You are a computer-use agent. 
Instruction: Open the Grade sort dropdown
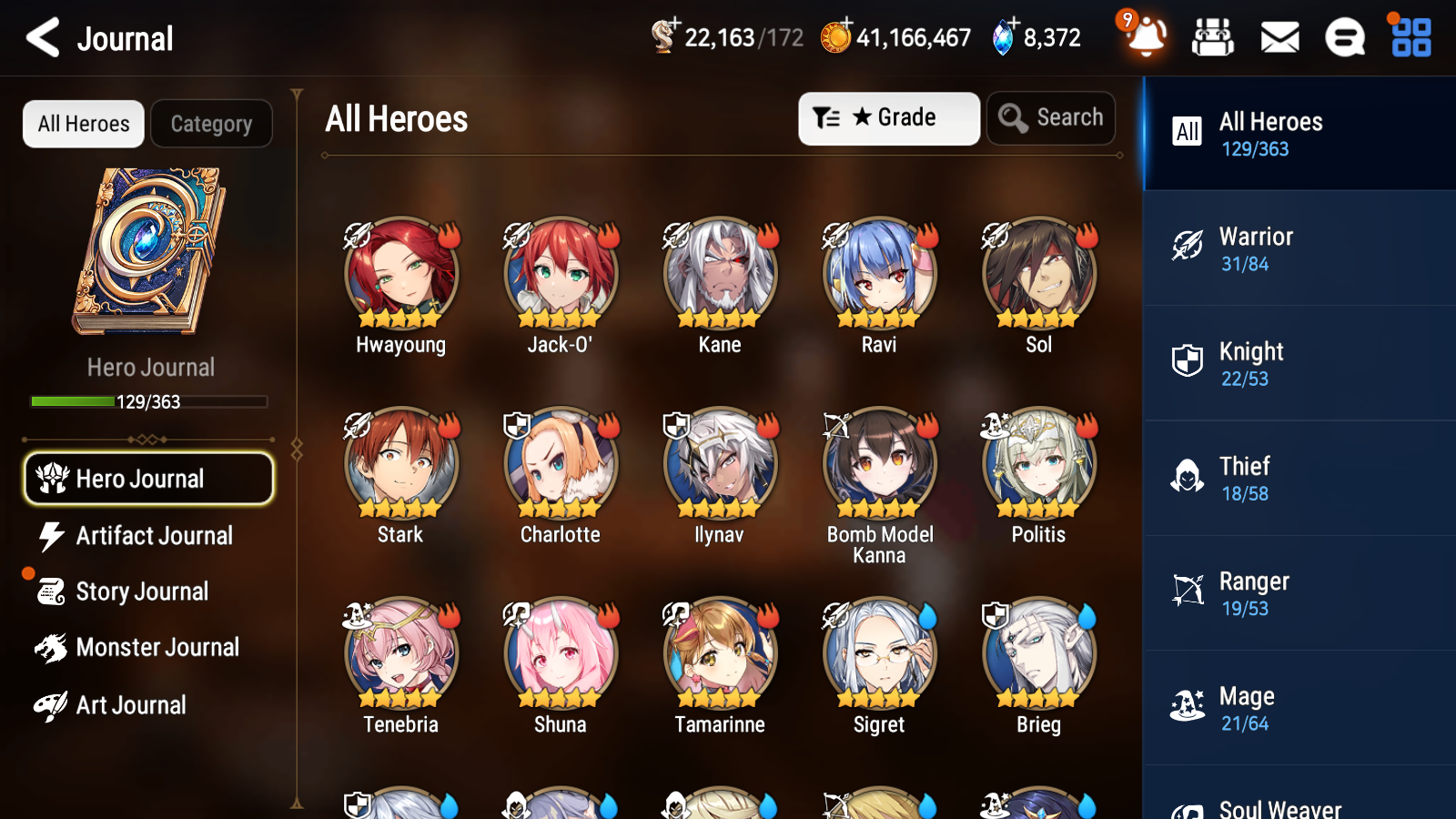click(888, 117)
